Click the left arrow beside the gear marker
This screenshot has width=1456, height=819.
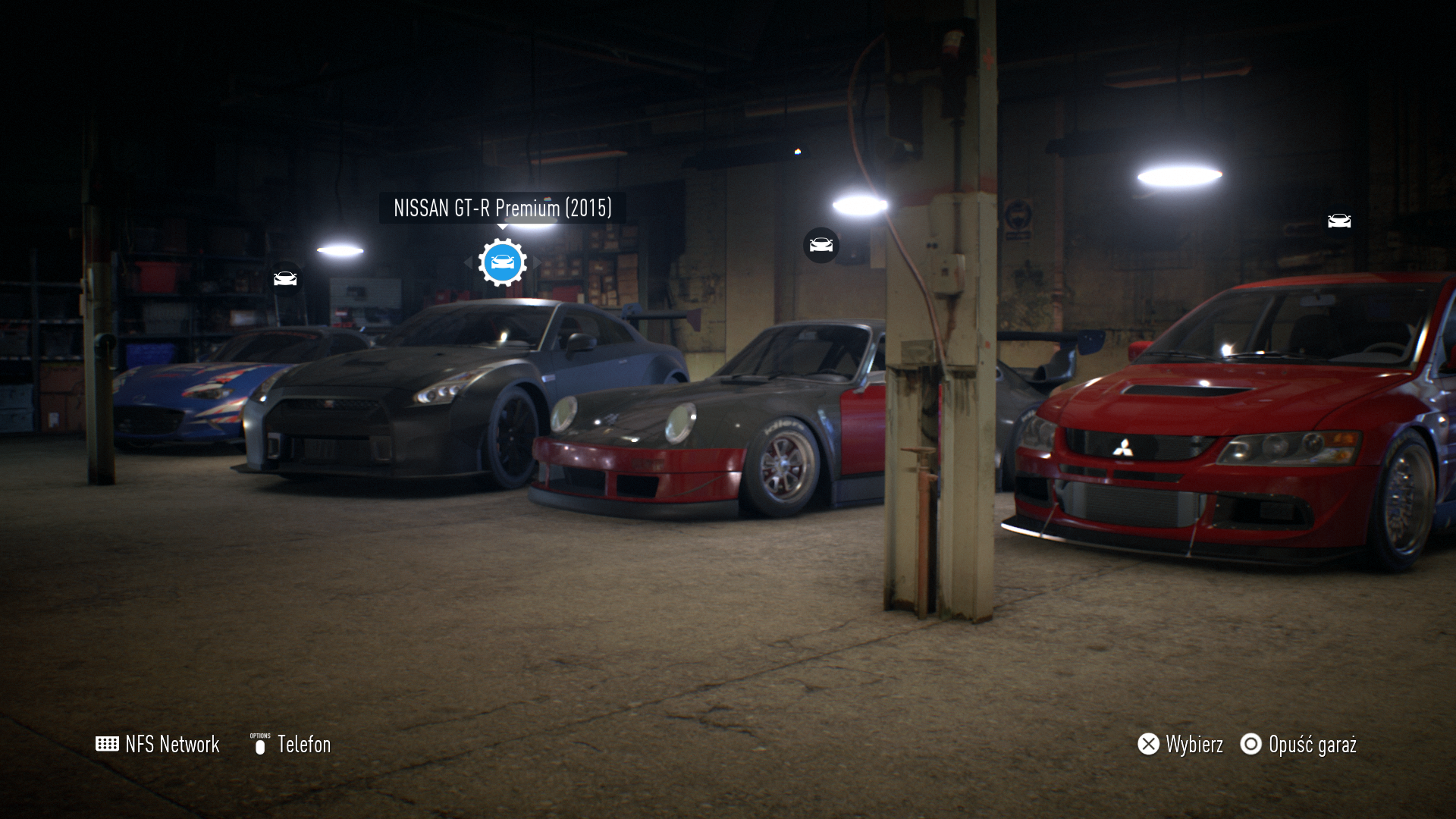point(468,262)
